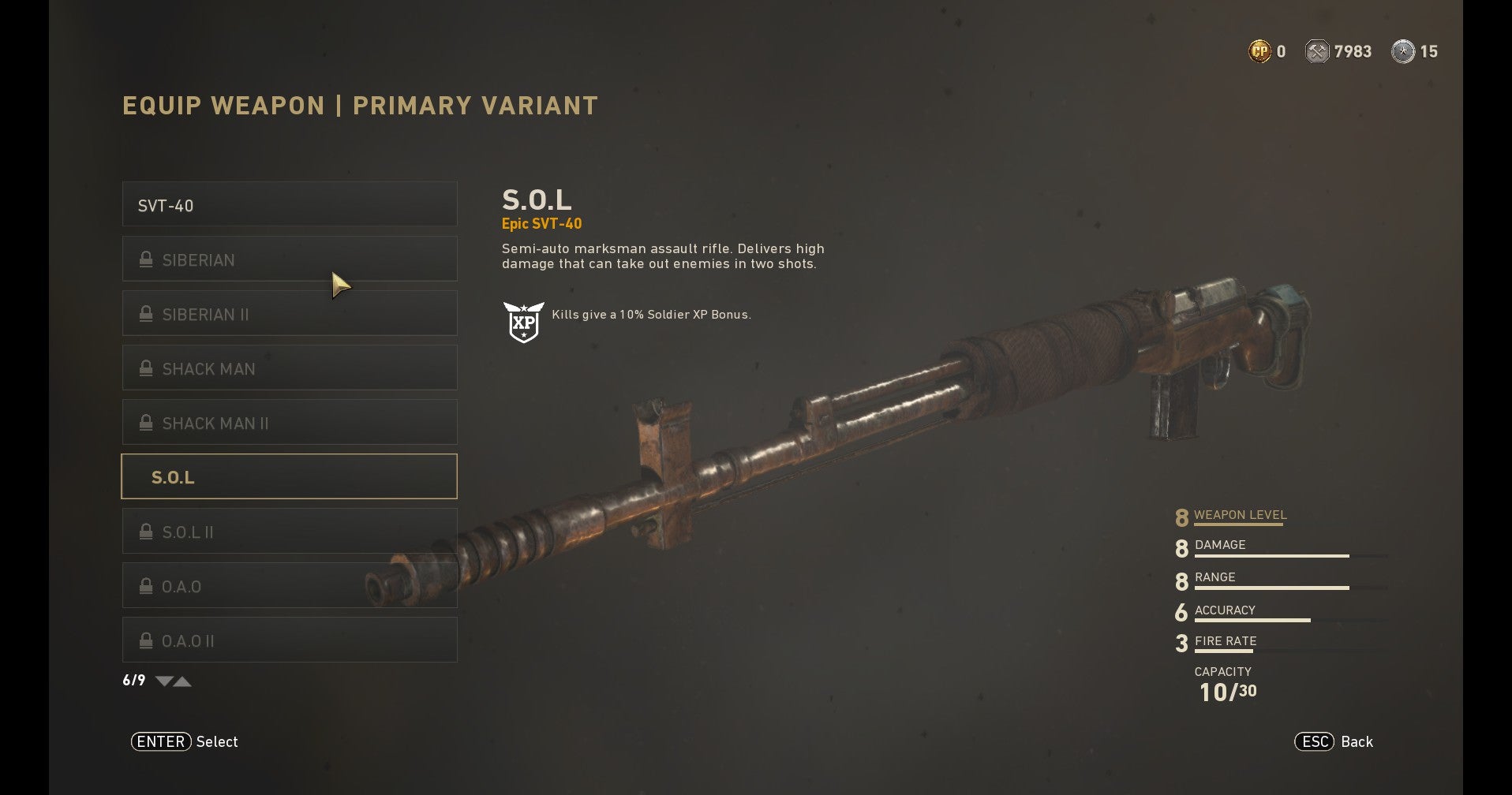Image resolution: width=1512 pixels, height=795 pixels.
Task: Click the lock icon beside O.A.O II
Action: tap(145, 640)
